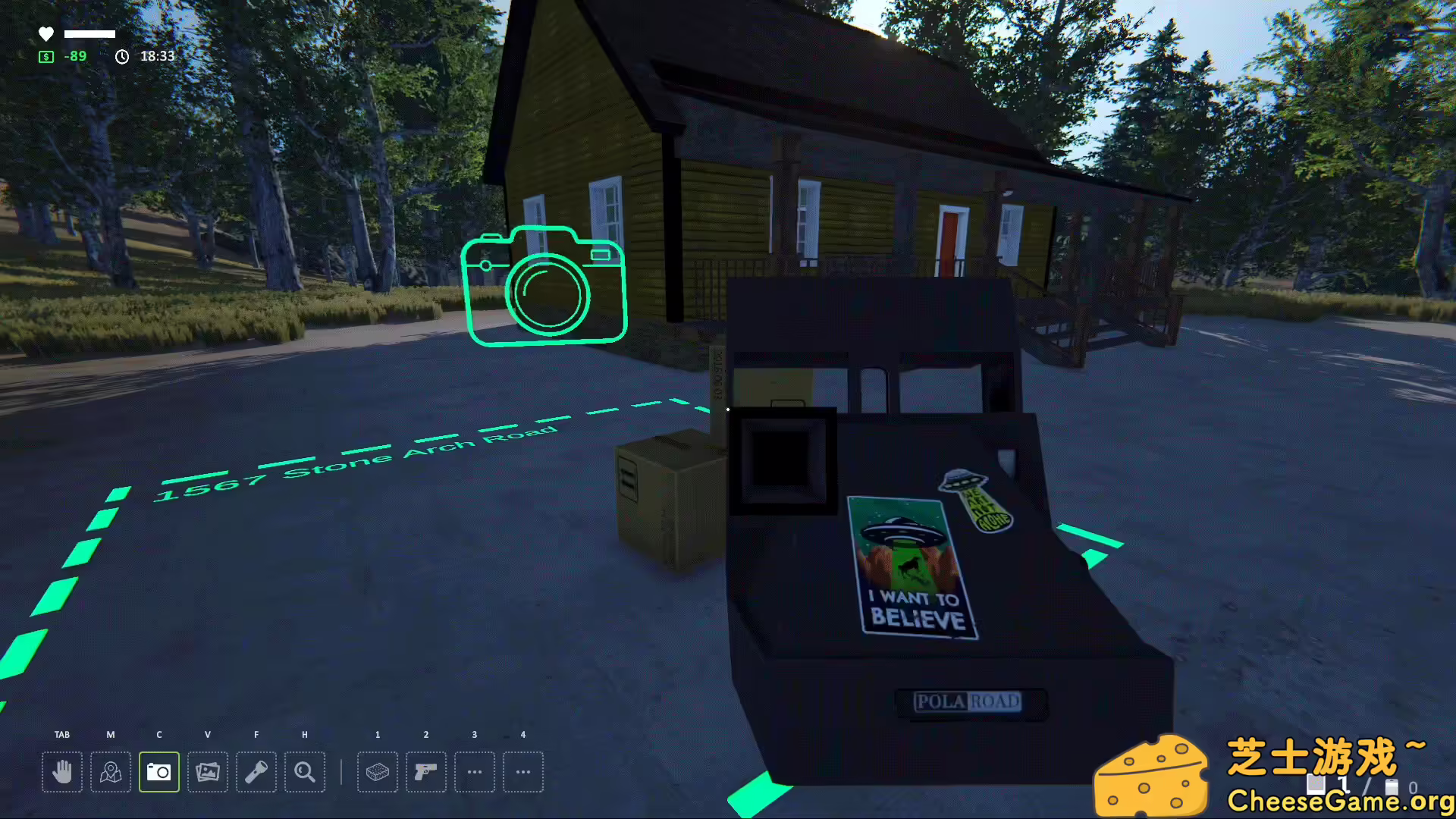Open the map with the M icon

click(111, 771)
